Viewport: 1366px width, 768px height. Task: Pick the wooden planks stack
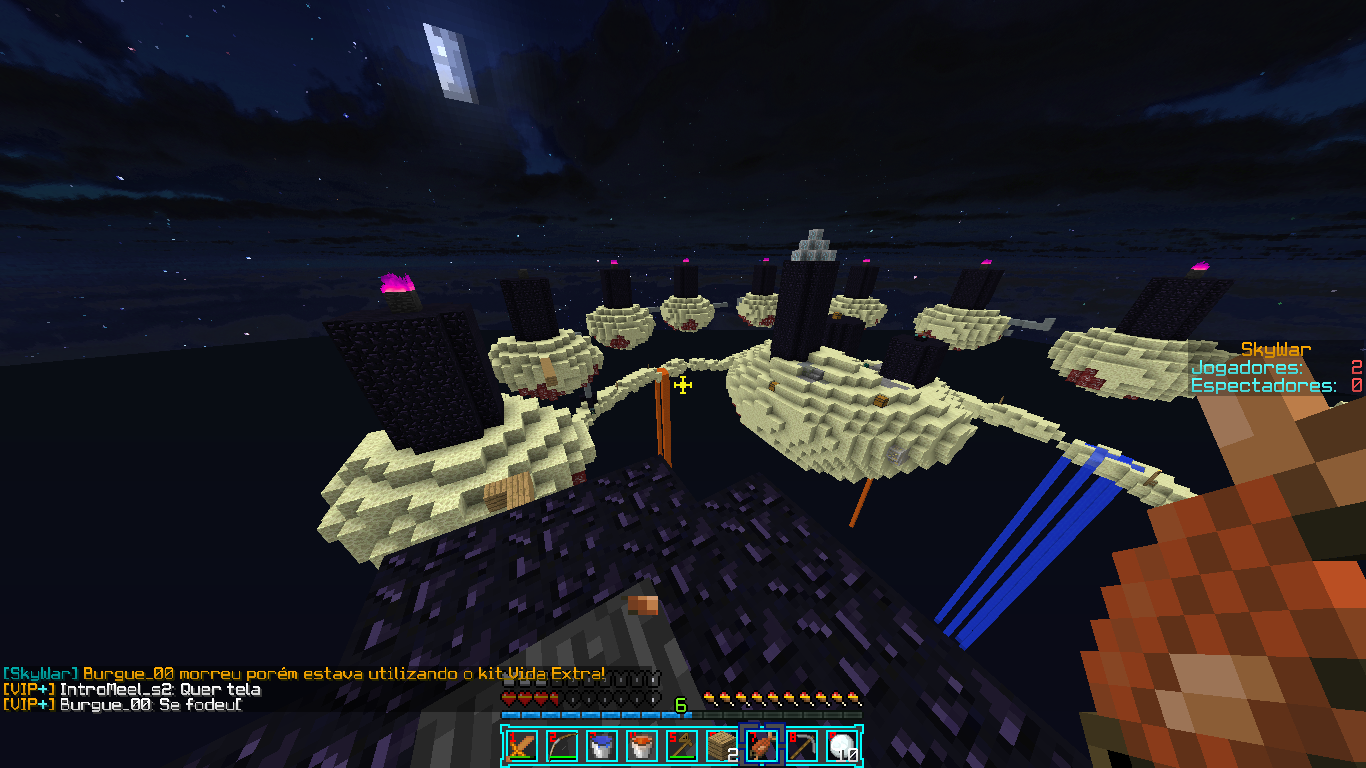coord(721,745)
